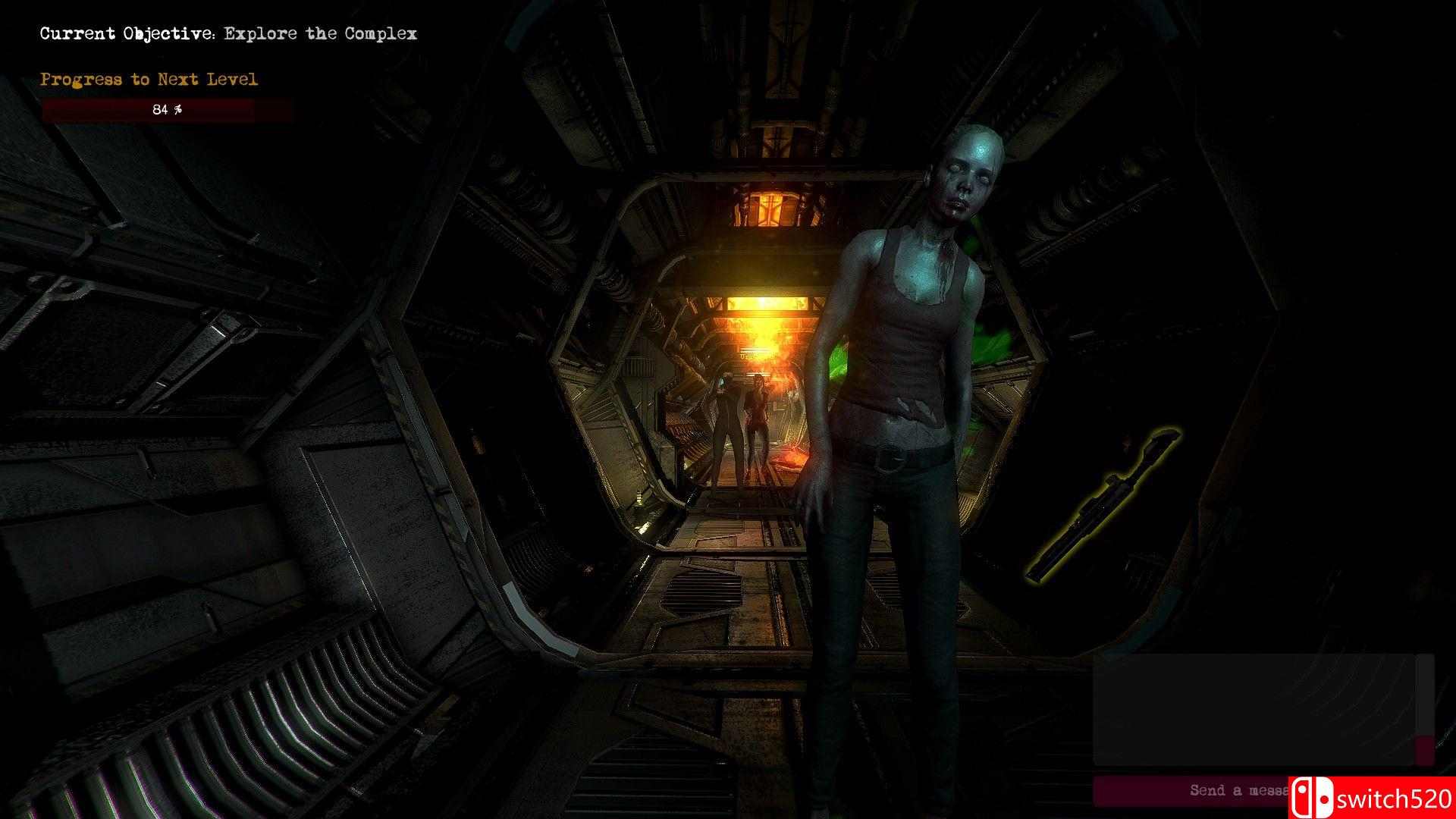The height and width of the screenshot is (819, 1456).
Task: Focus the "Send a message" chat input
Action: point(1192,790)
